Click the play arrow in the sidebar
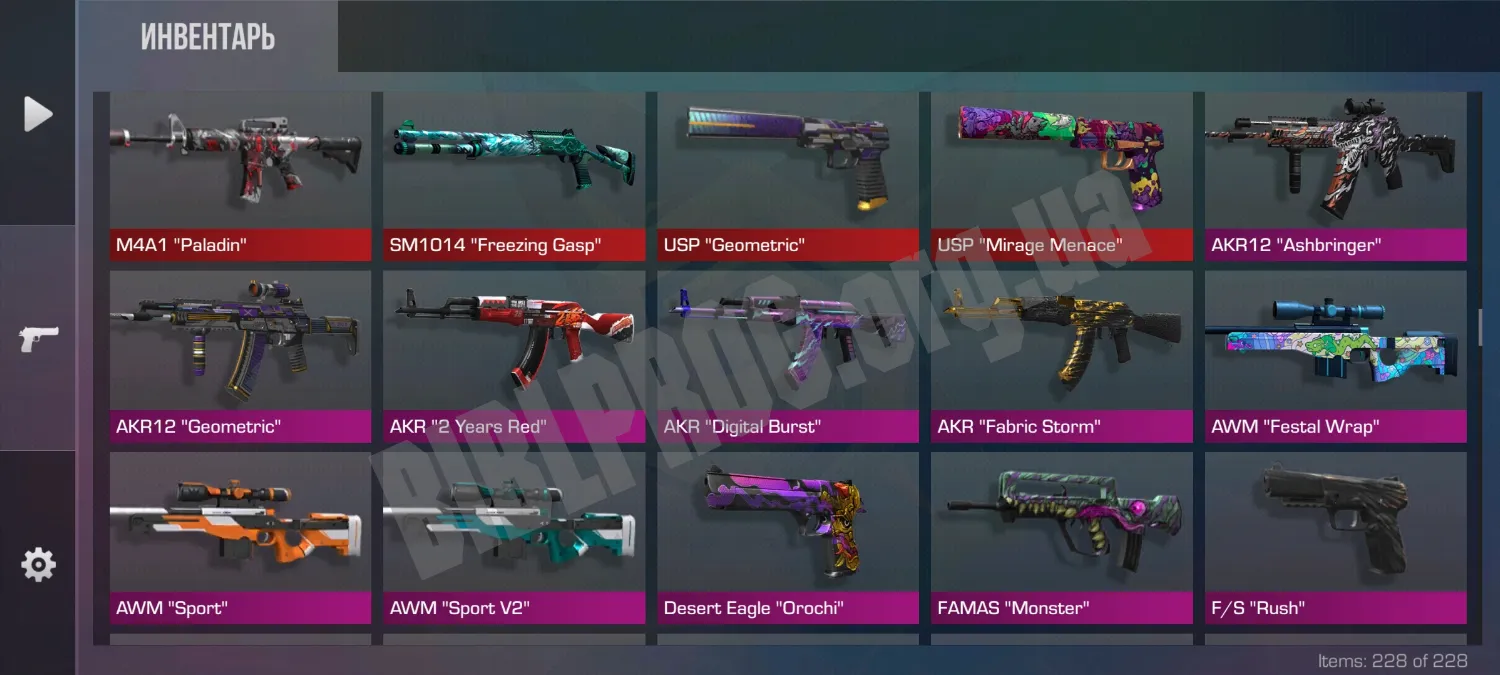The width and height of the screenshot is (1500, 675). tap(38, 114)
